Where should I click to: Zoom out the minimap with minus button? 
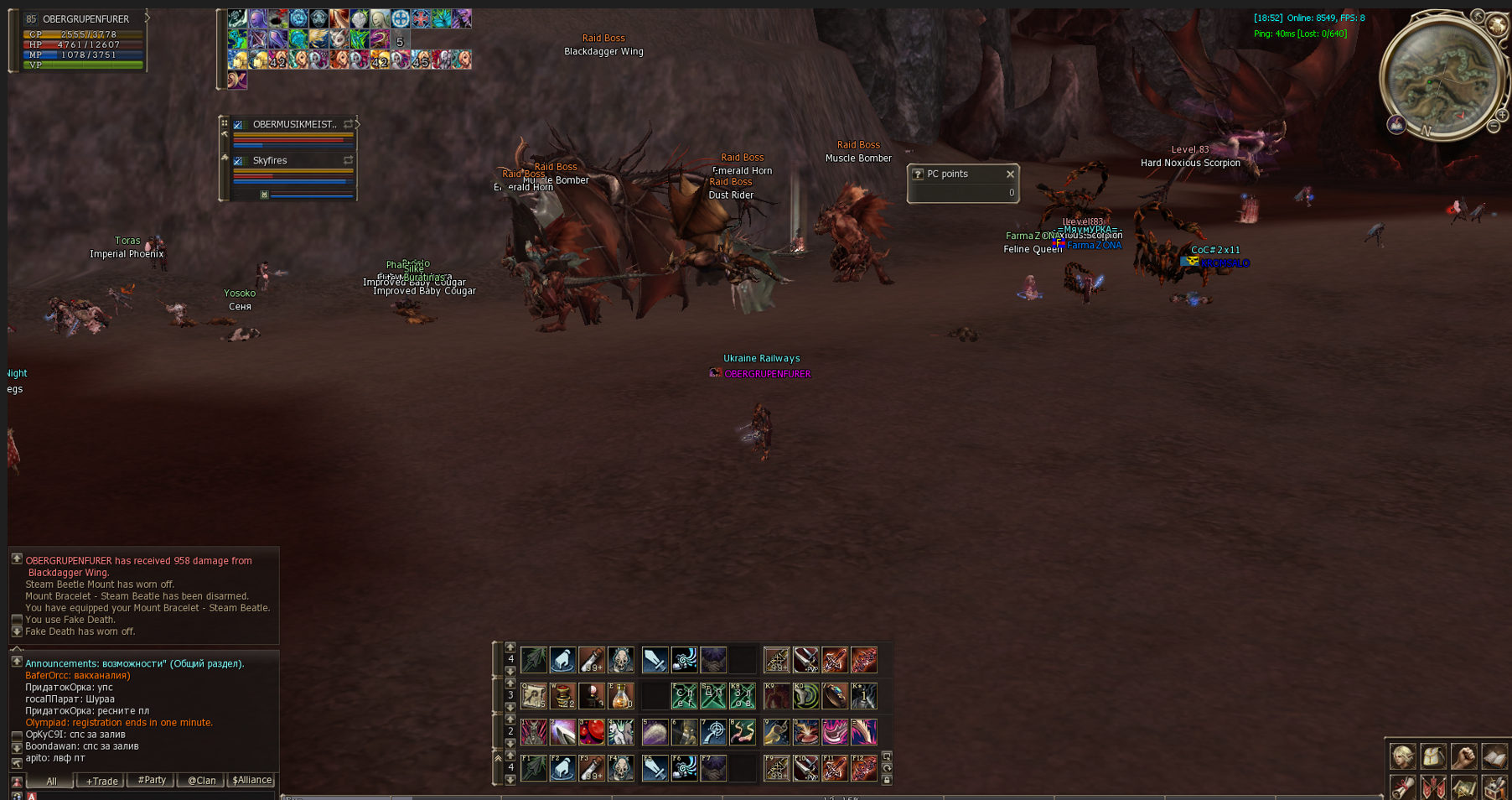tap(1494, 127)
